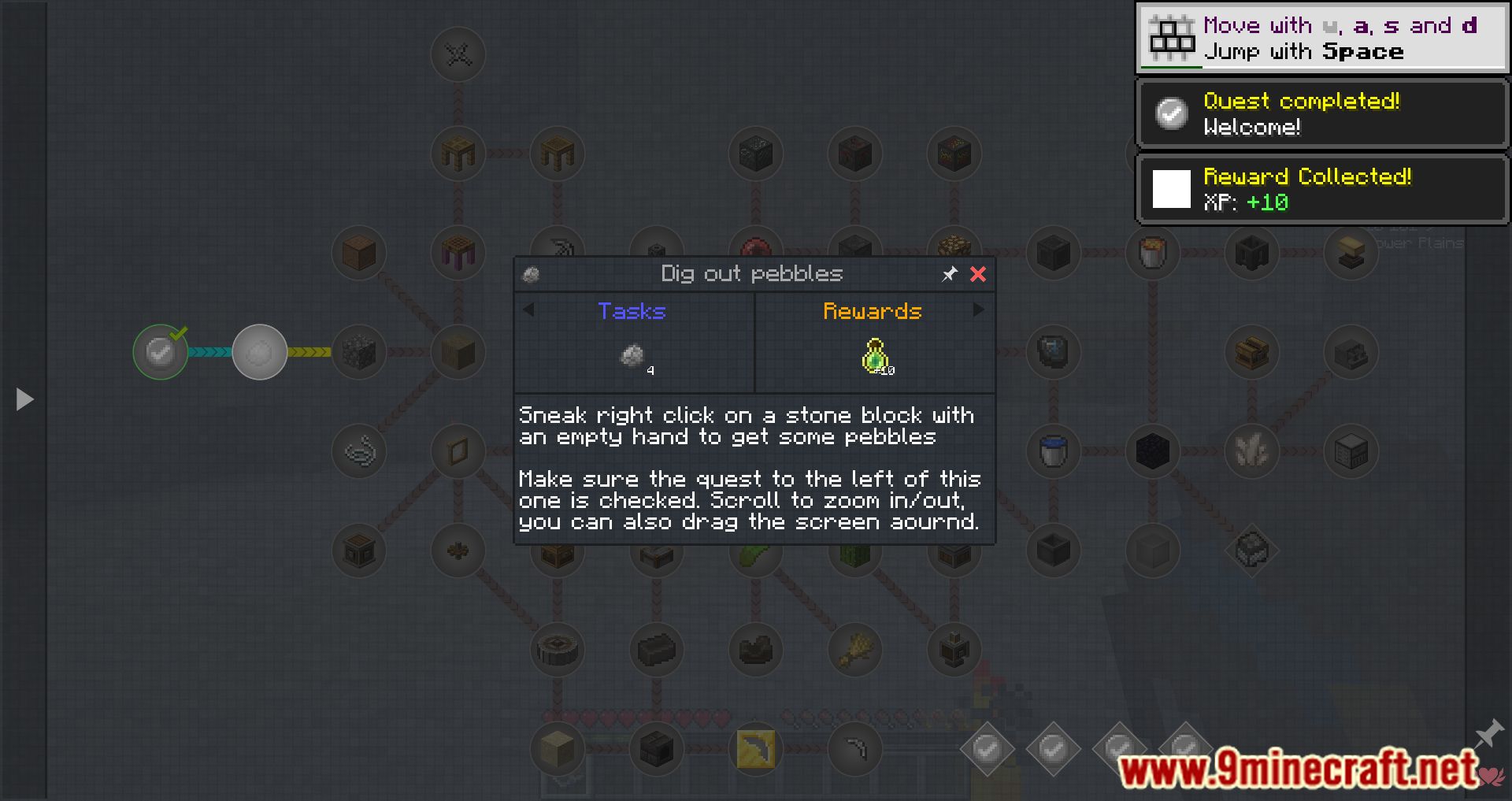
Task: Expand the left sidebar with the arrow
Action: (24, 399)
